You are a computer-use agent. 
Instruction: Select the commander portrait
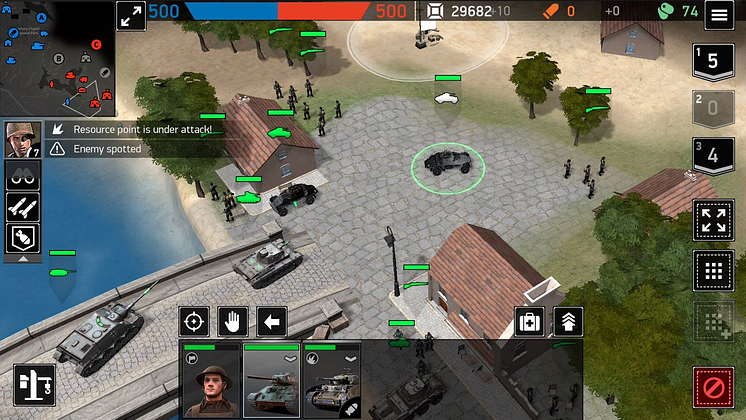point(20,139)
